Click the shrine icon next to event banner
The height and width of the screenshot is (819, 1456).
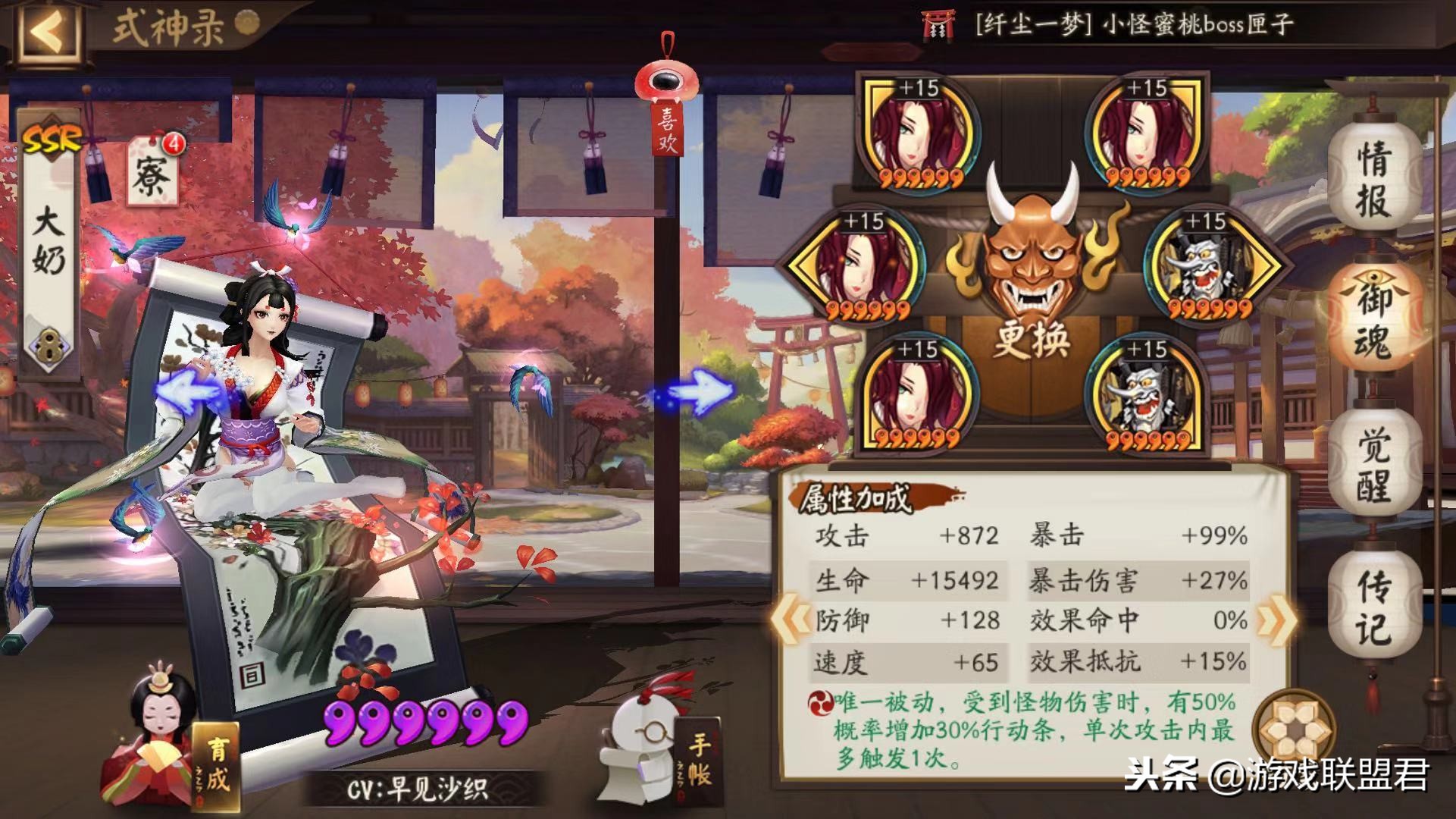[935, 23]
